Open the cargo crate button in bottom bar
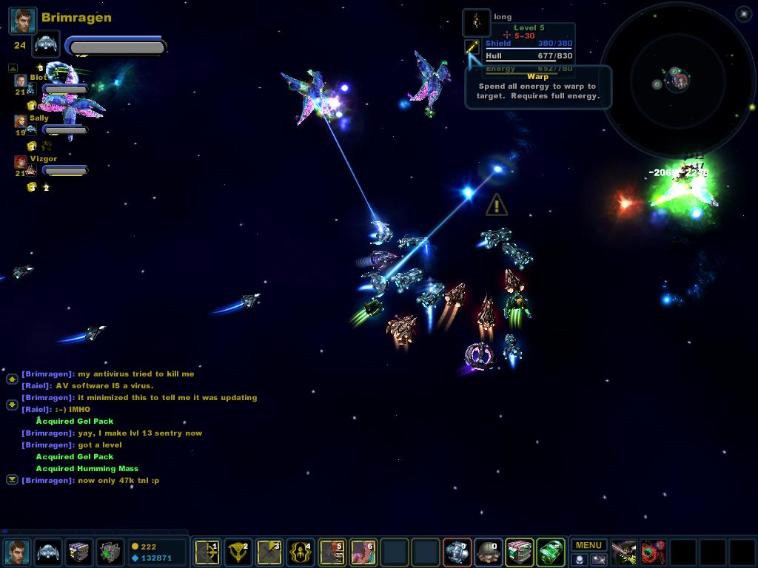 click(x=79, y=552)
